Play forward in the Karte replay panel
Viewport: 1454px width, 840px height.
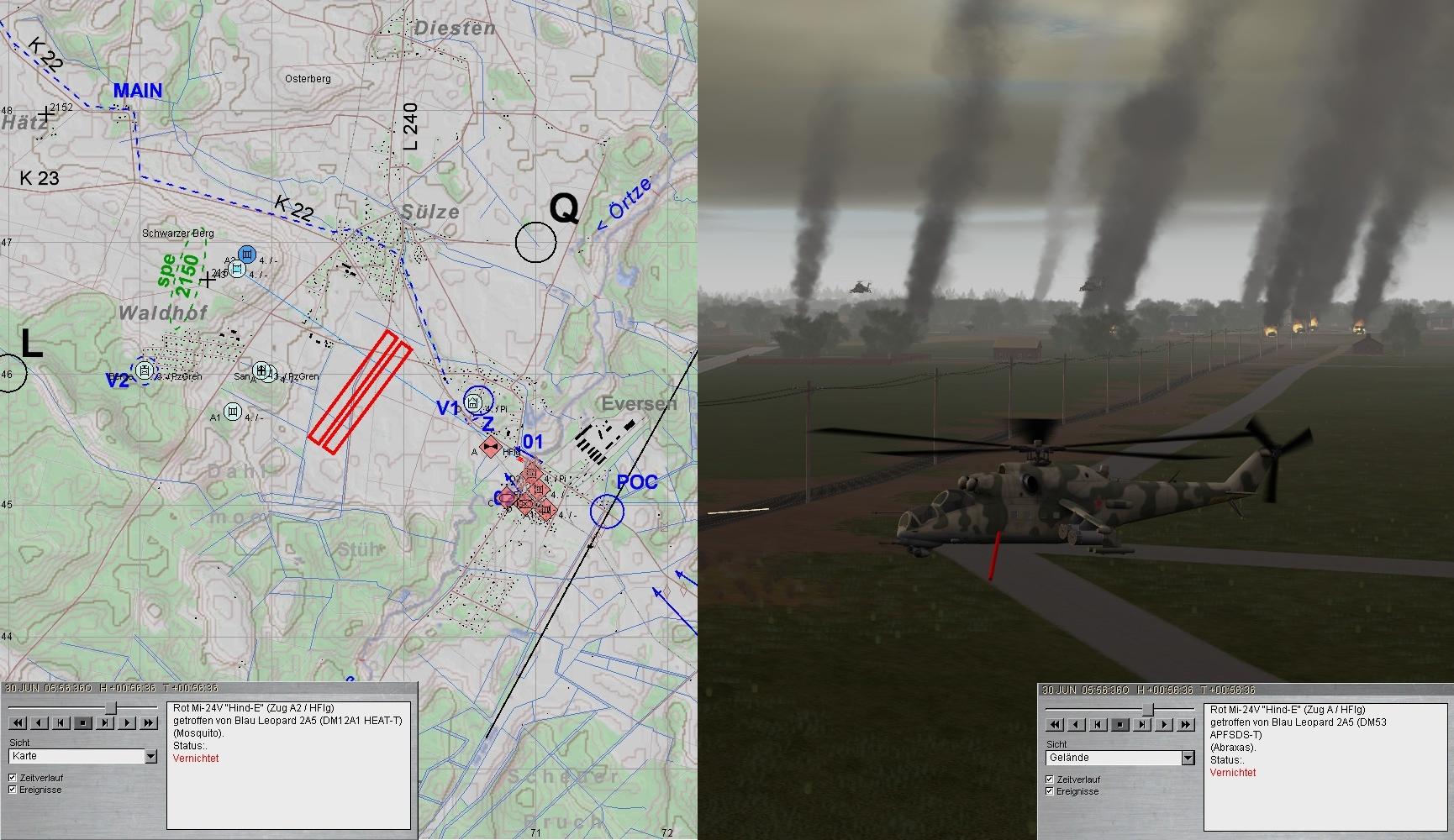pyautogui.click(x=127, y=722)
